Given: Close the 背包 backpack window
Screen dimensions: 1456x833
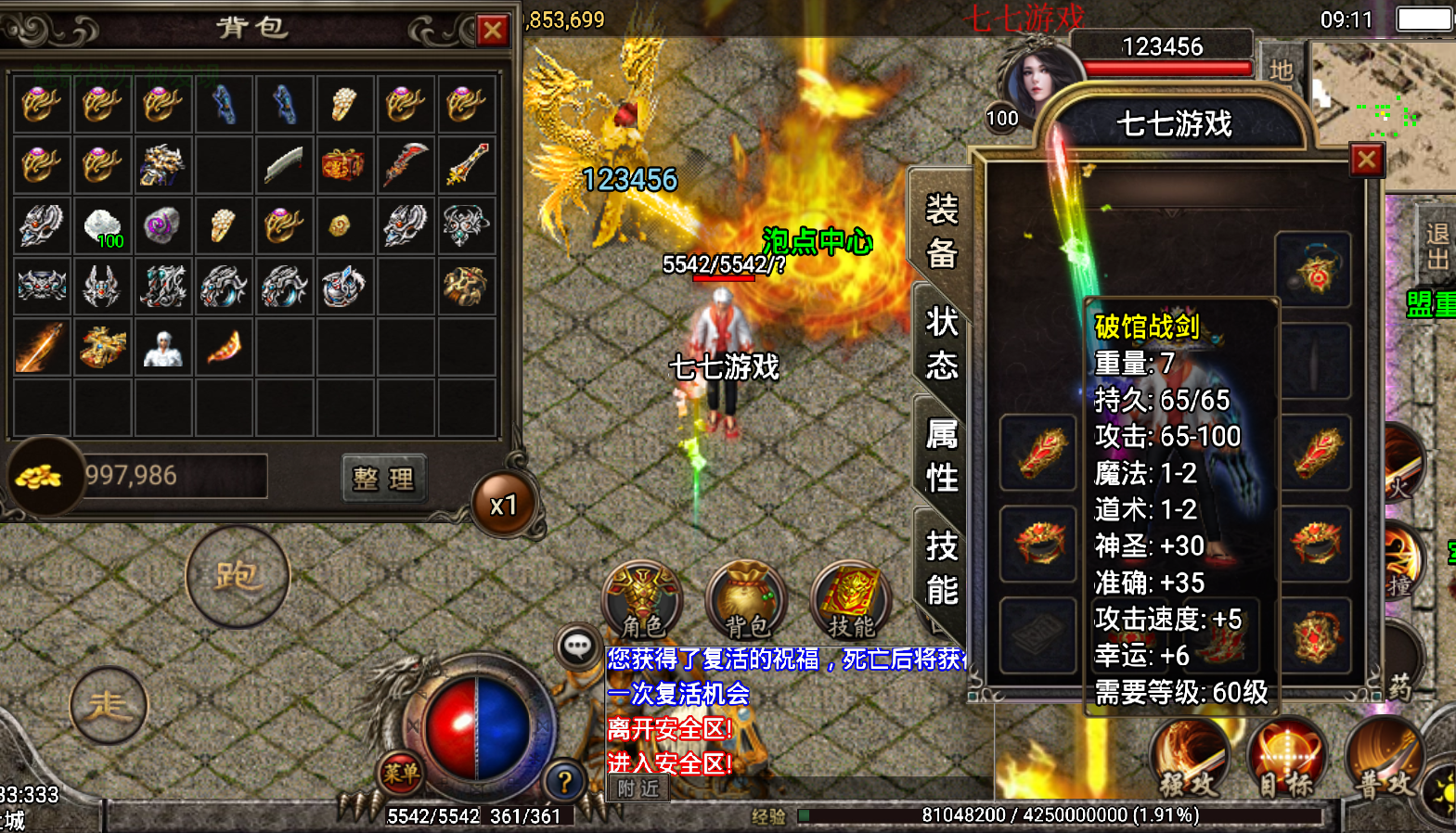Looking at the screenshot, I should point(493,31).
